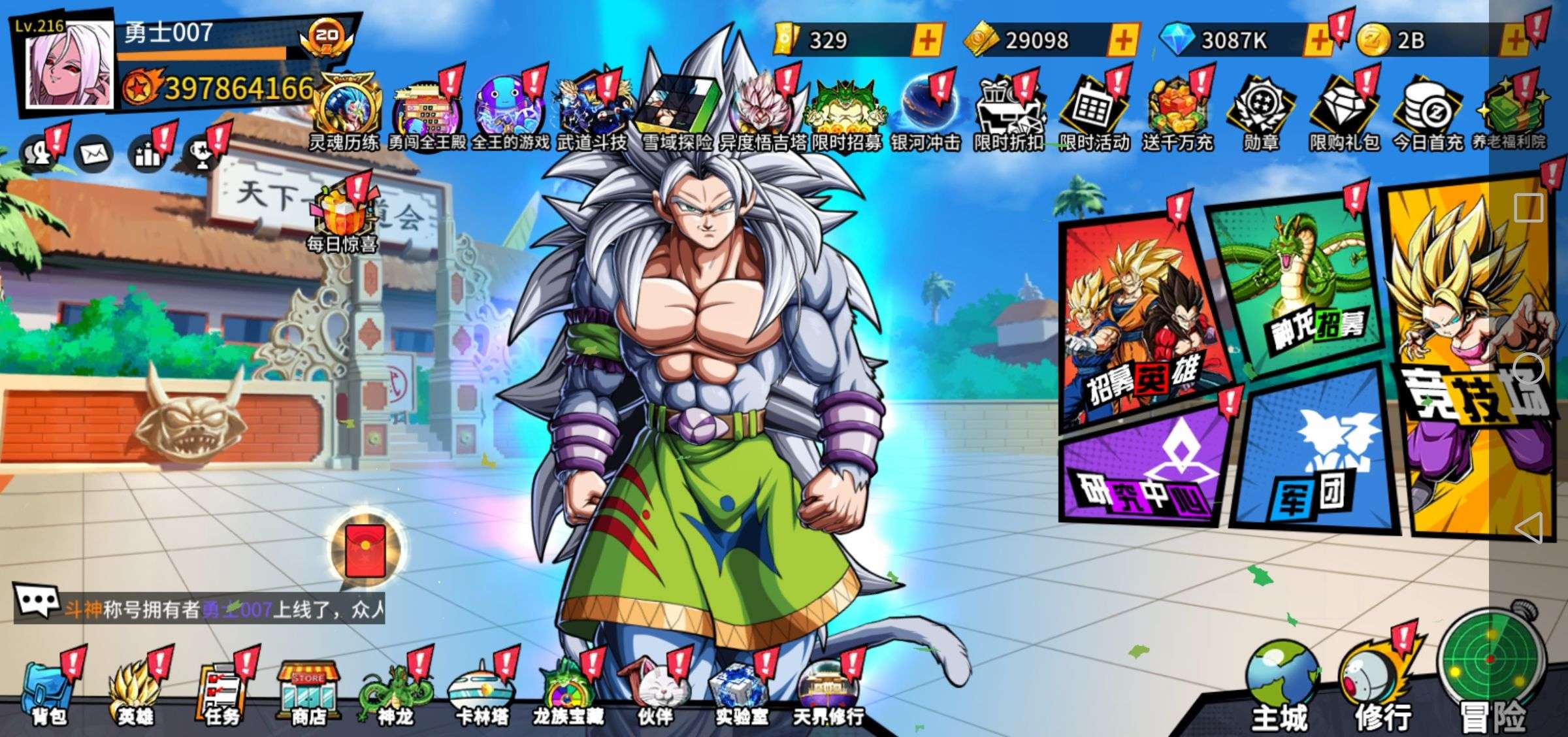Return to the 主城 main city
This screenshot has height=737, width=1568.
(x=1281, y=693)
